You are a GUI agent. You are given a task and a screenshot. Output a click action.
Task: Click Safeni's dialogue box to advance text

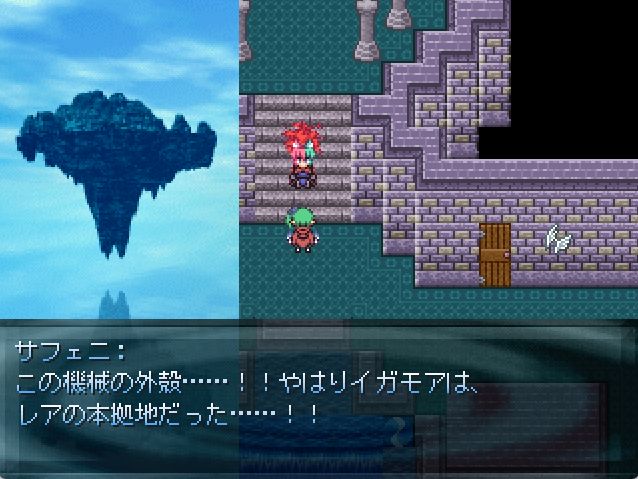319,397
